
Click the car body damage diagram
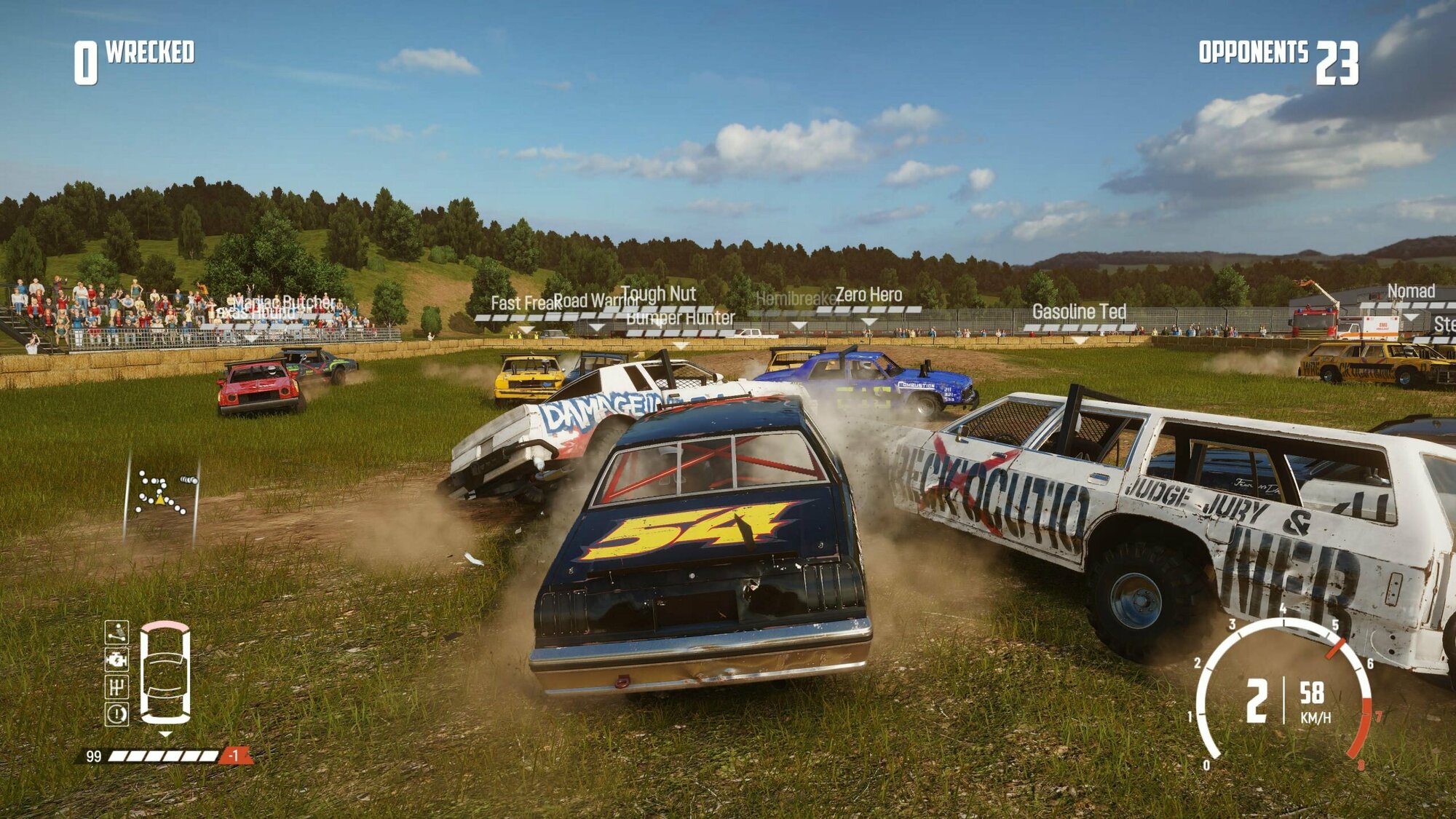coord(165,673)
